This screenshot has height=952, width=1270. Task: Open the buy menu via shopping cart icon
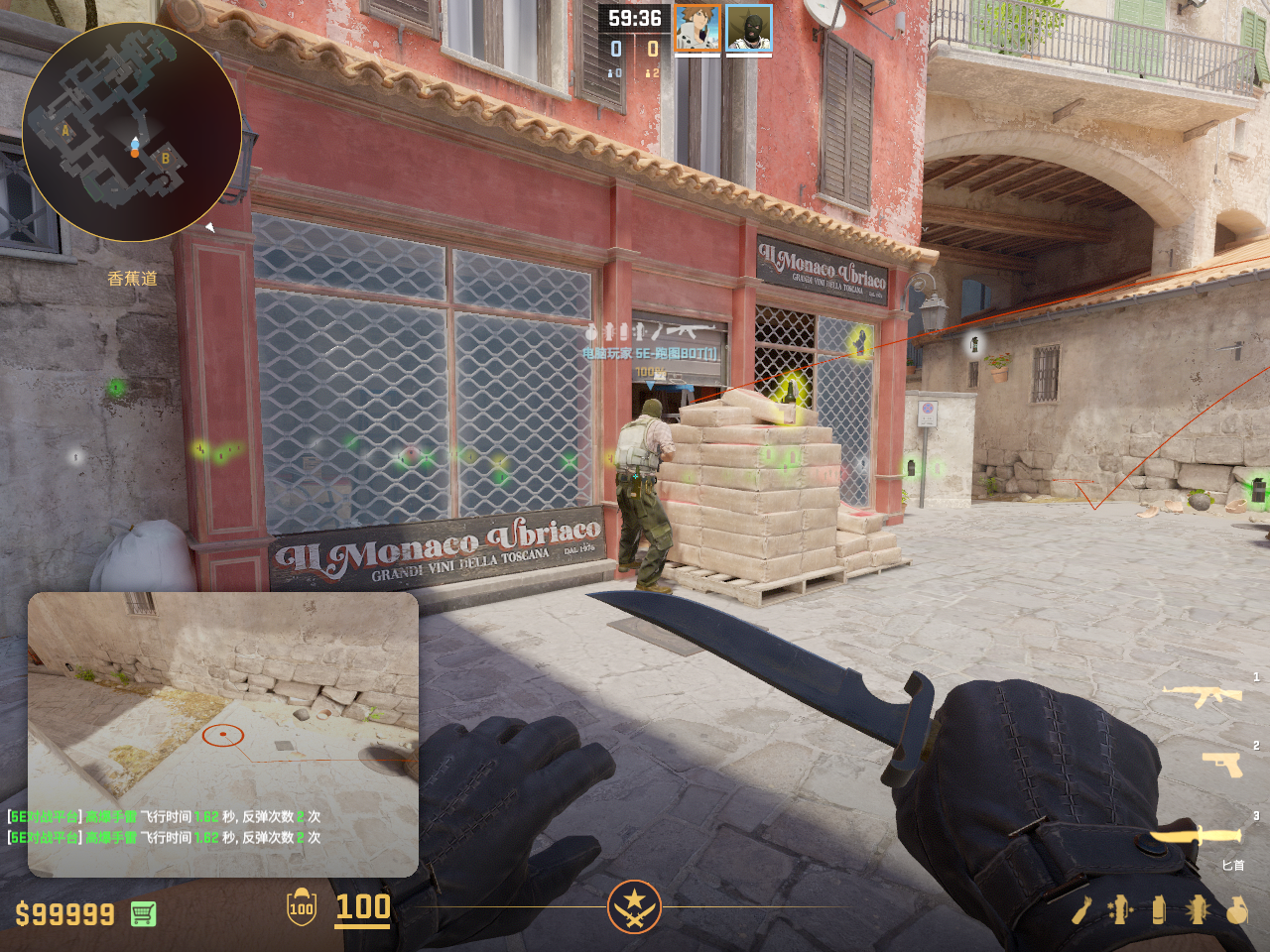[143, 913]
